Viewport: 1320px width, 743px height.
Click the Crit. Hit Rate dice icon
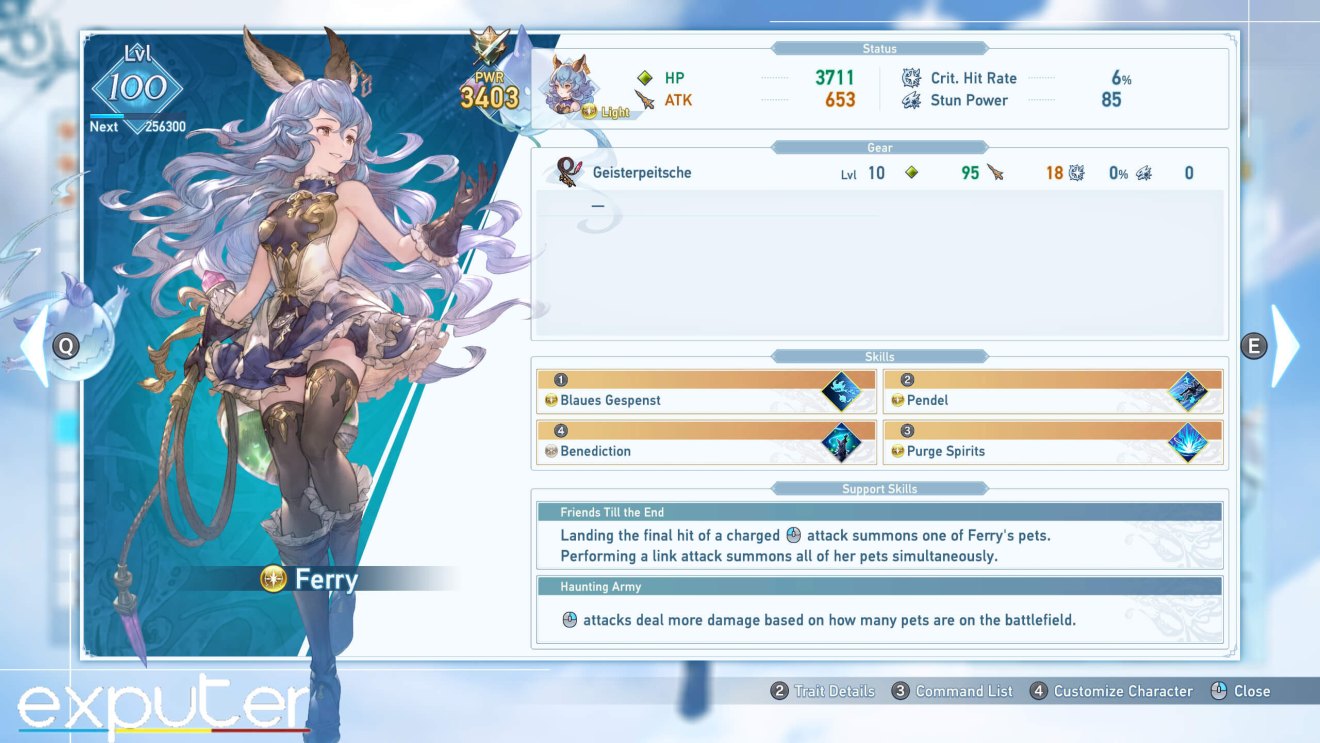click(x=911, y=77)
